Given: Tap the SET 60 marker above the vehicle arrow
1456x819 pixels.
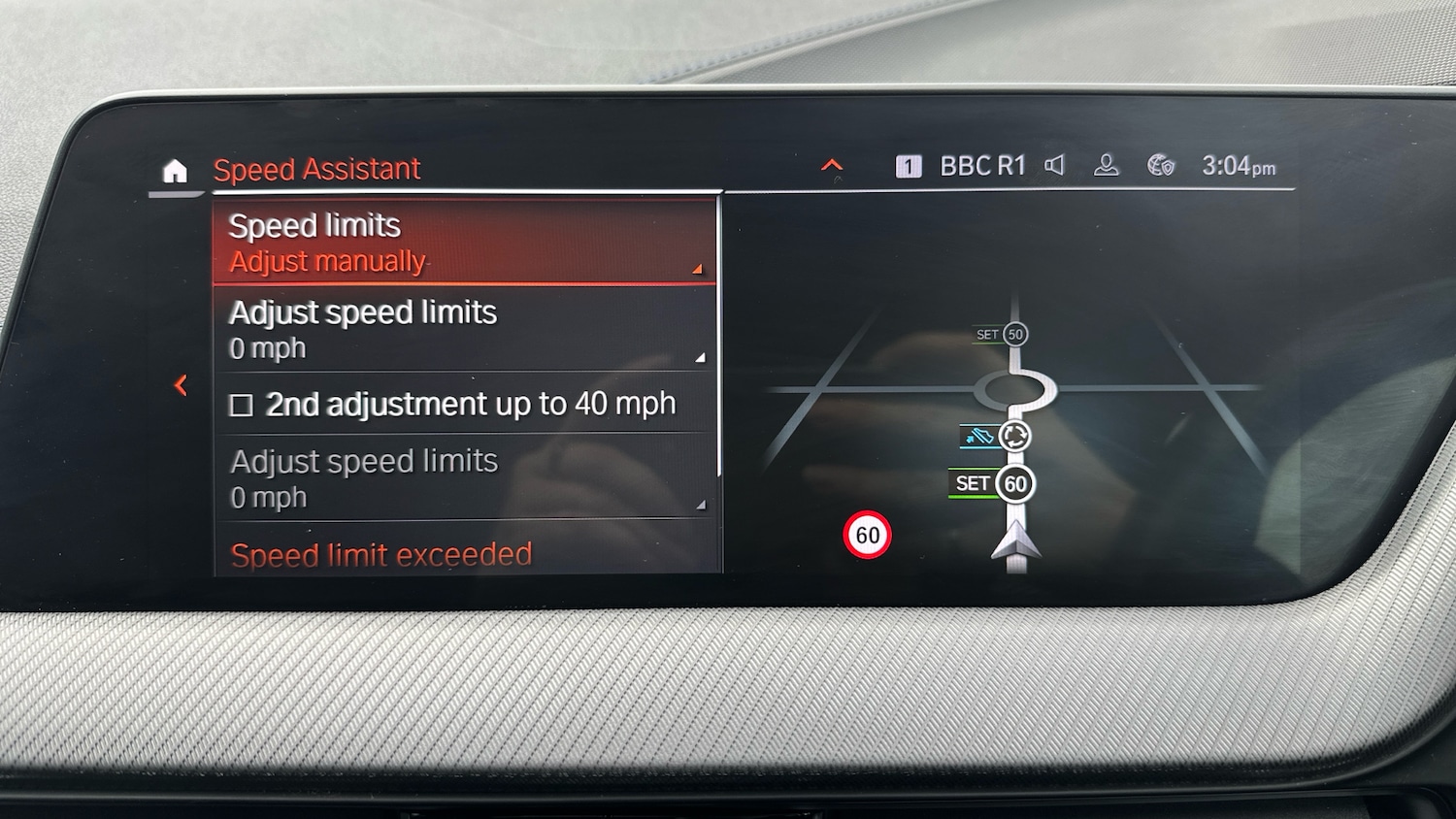Looking at the screenshot, I should [989, 482].
